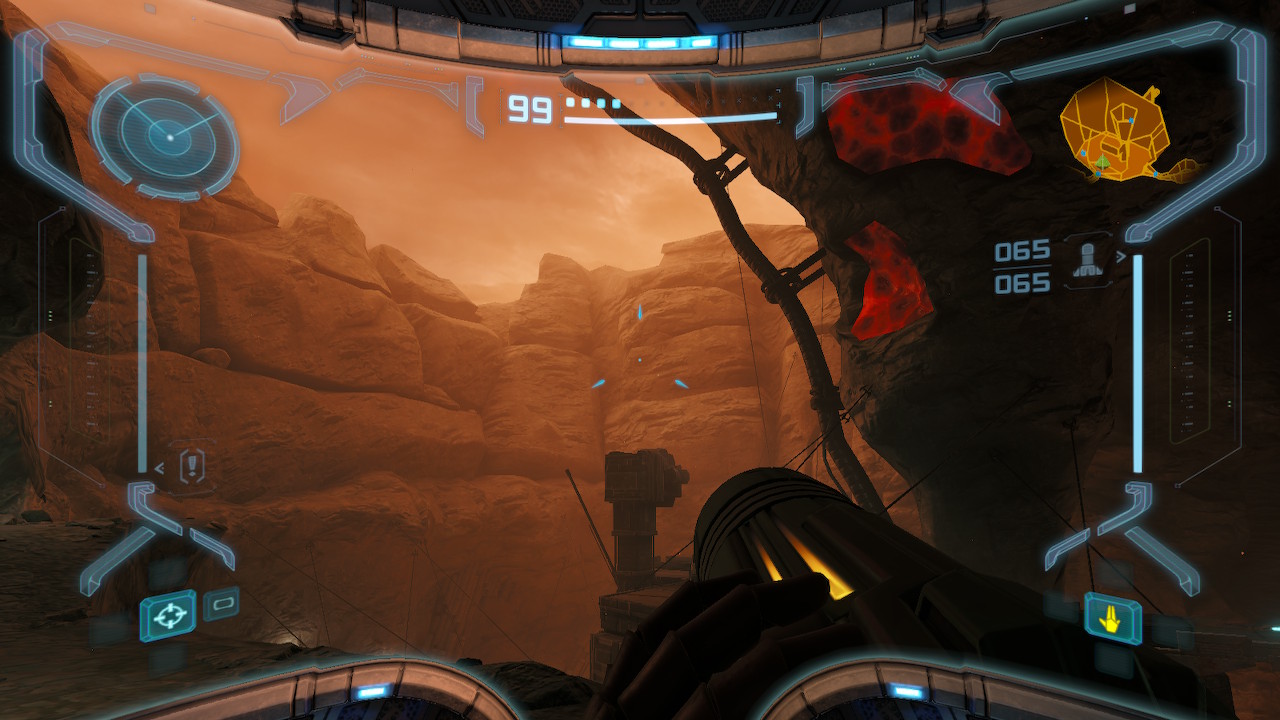Select the combat visor crosshair icon
Viewport: 1280px width, 720px height.
[168, 615]
